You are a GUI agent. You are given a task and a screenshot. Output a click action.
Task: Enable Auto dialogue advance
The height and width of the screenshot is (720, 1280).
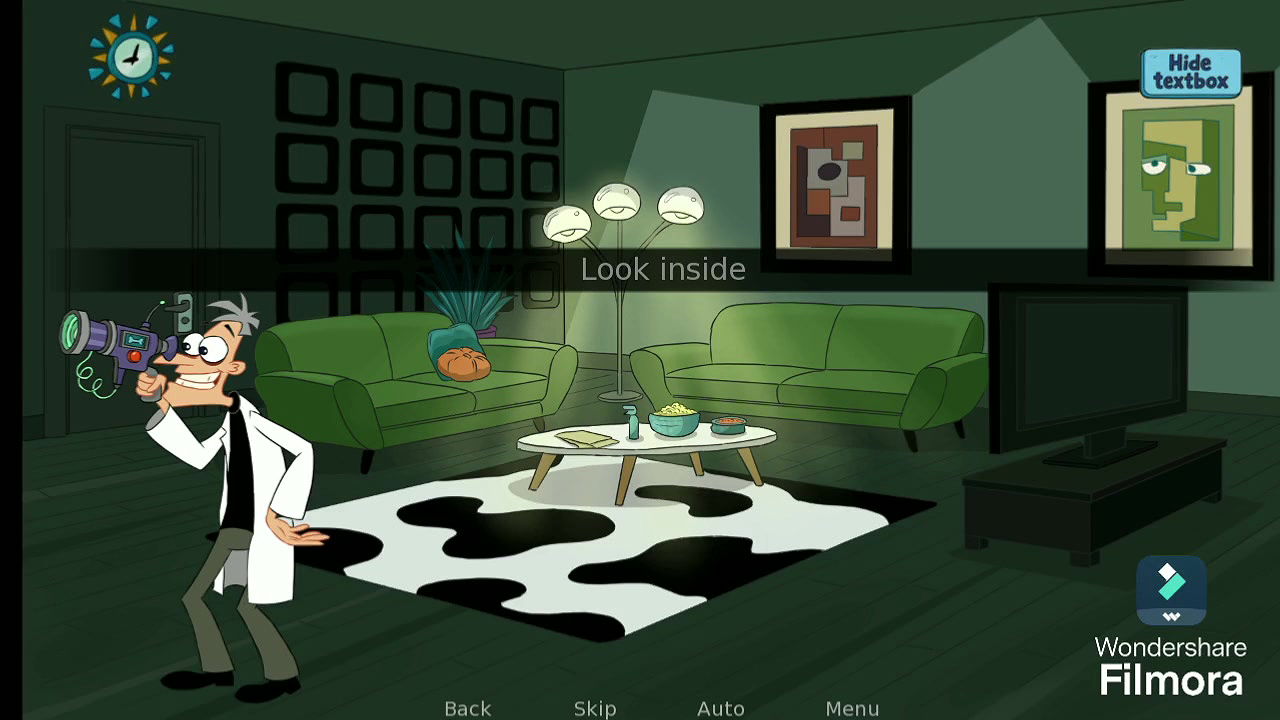[x=720, y=708]
